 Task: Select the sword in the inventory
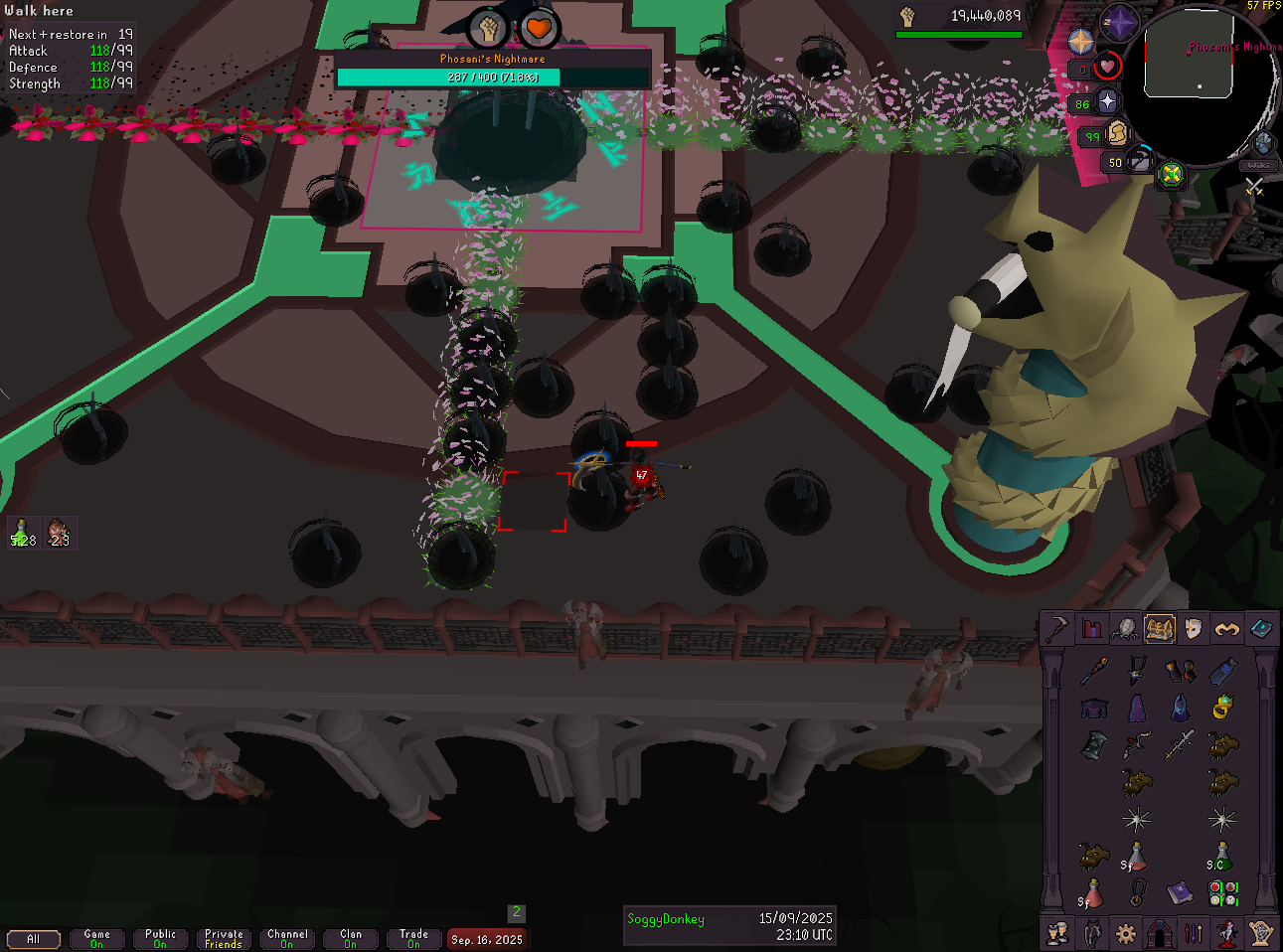pyautogui.click(x=1180, y=744)
